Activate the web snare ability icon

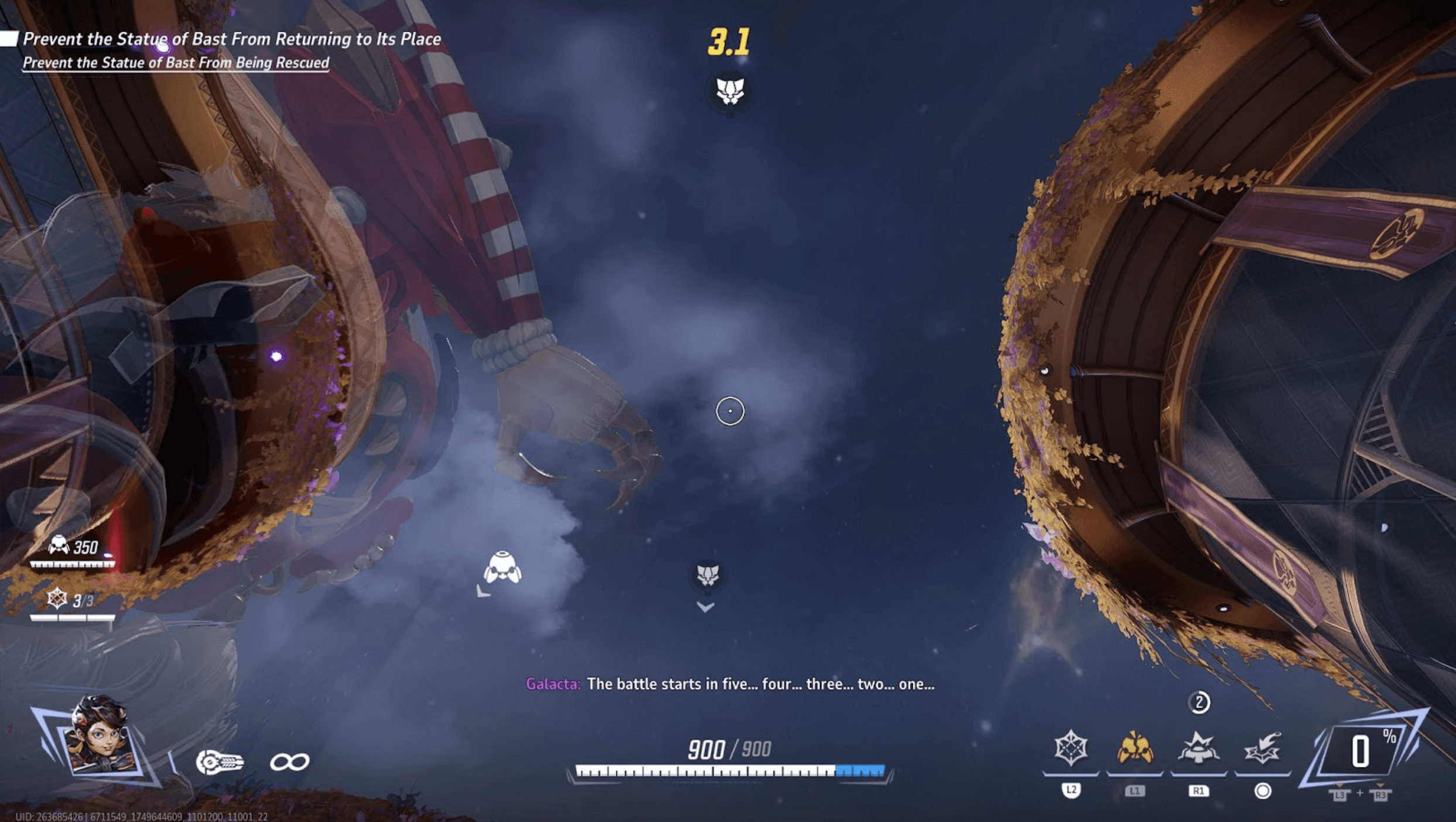click(x=1071, y=748)
